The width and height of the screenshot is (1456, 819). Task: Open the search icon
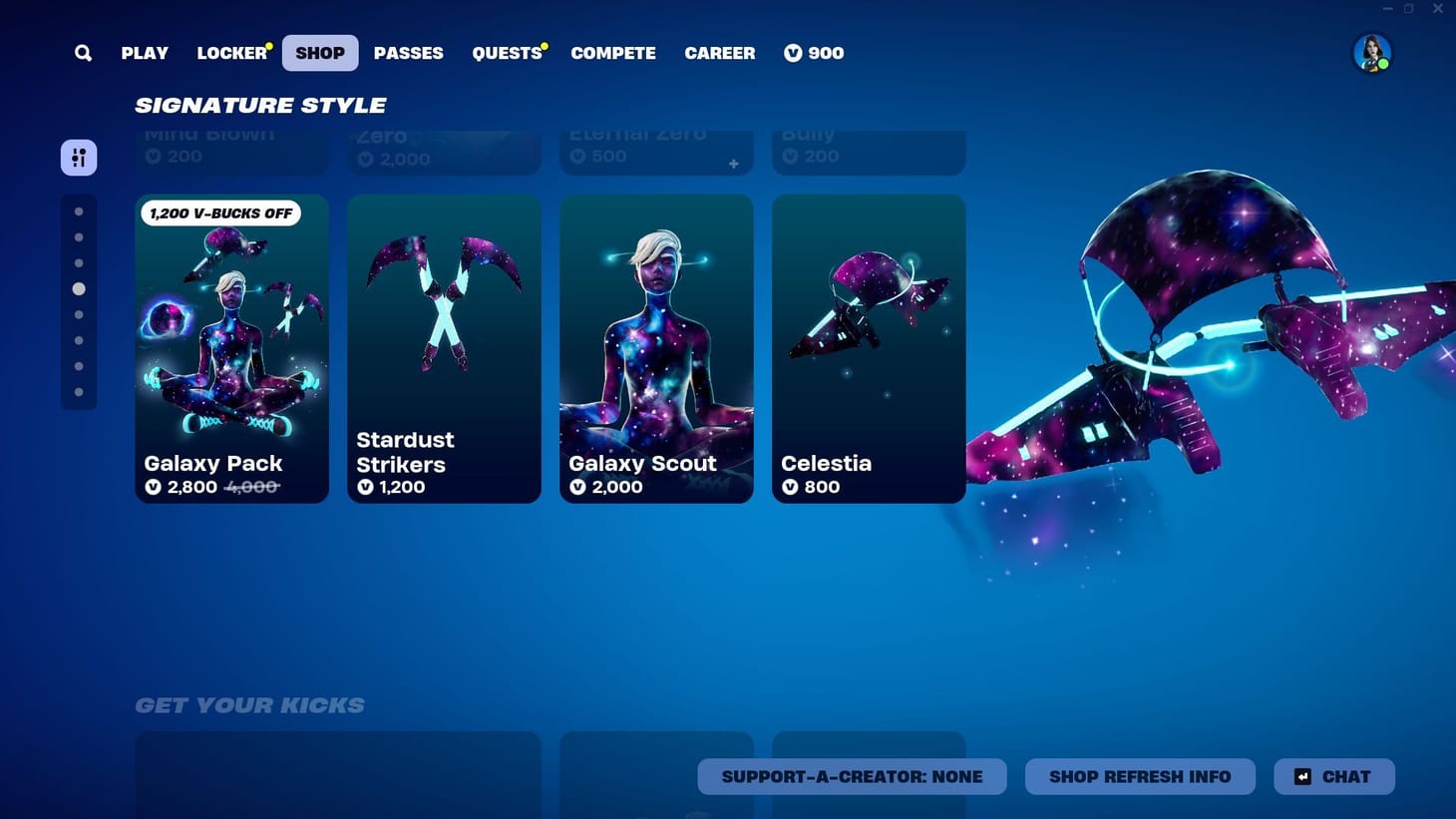(83, 53)
